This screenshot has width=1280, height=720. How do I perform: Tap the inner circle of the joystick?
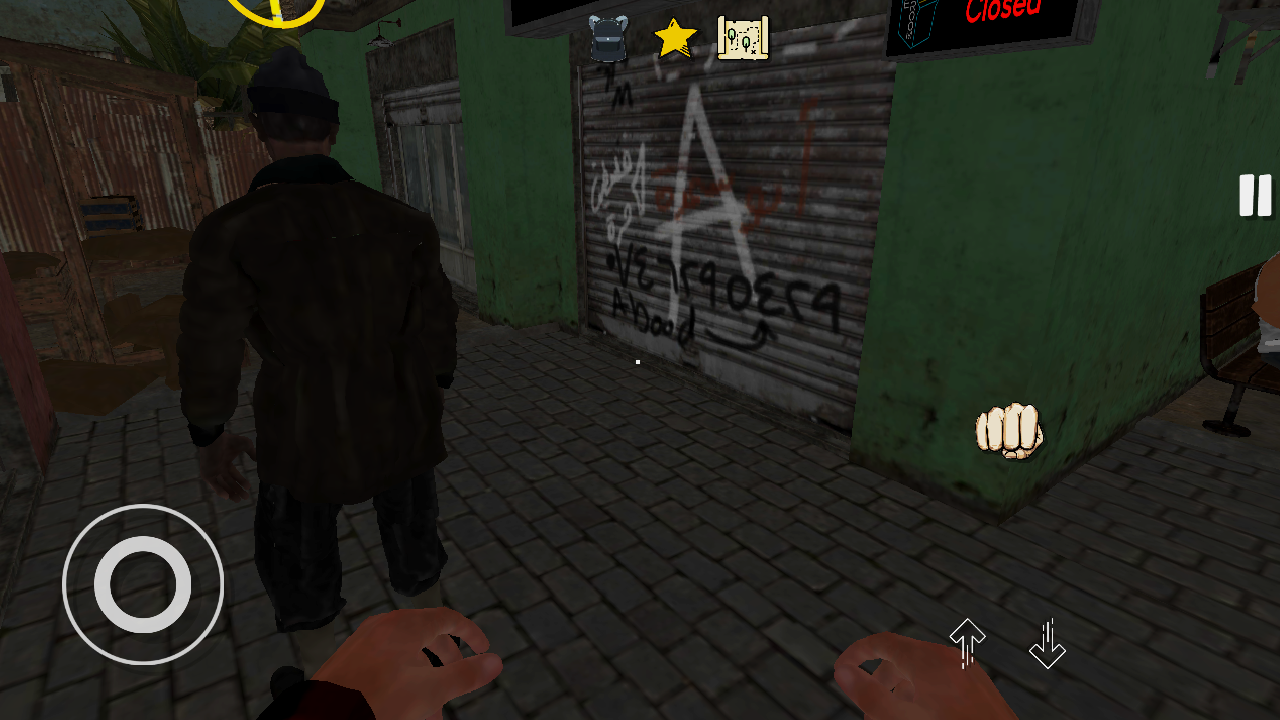(x=143, y=584)
